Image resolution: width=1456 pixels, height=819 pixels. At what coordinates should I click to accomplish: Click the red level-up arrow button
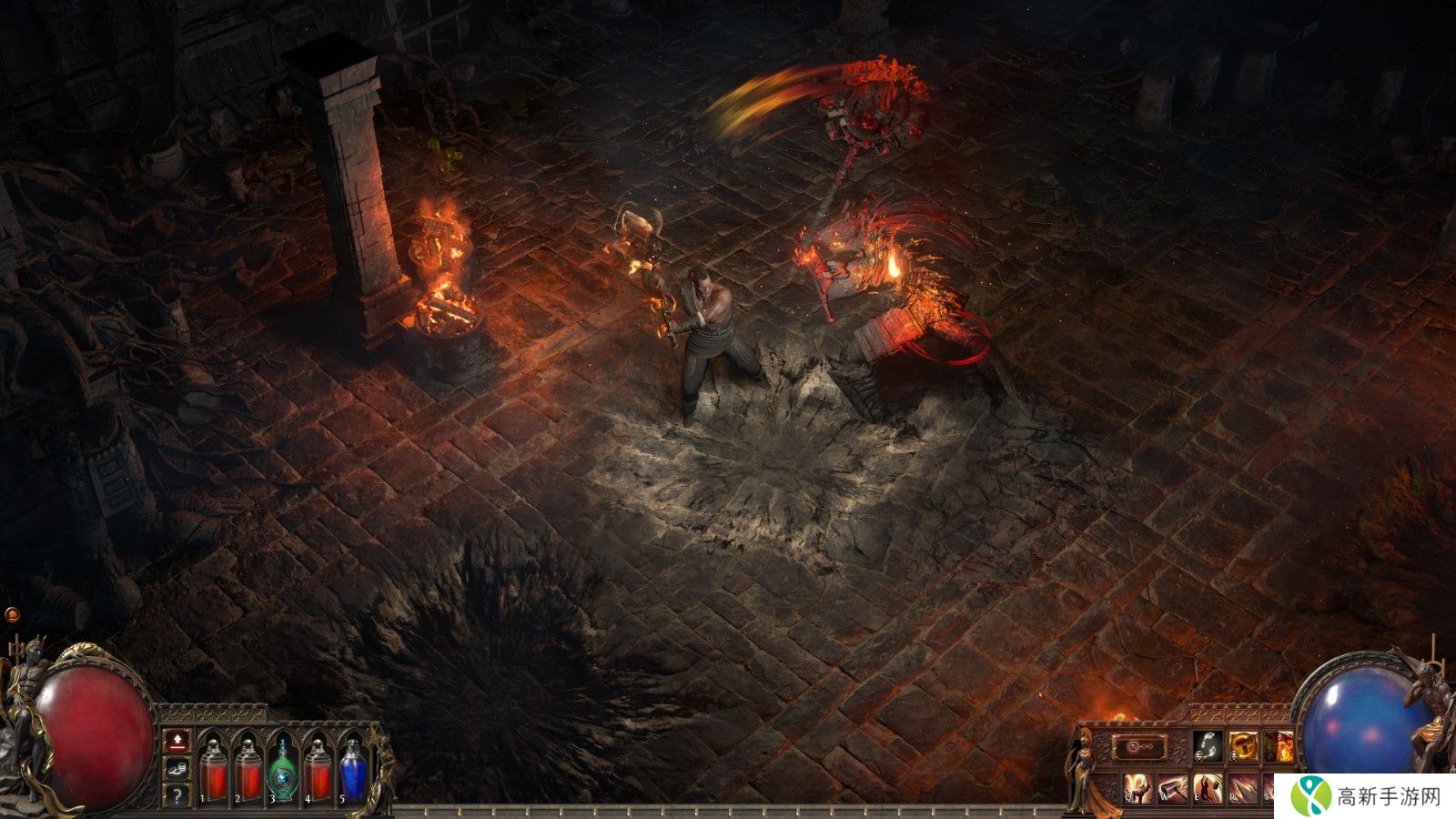(x=177, y=741)
